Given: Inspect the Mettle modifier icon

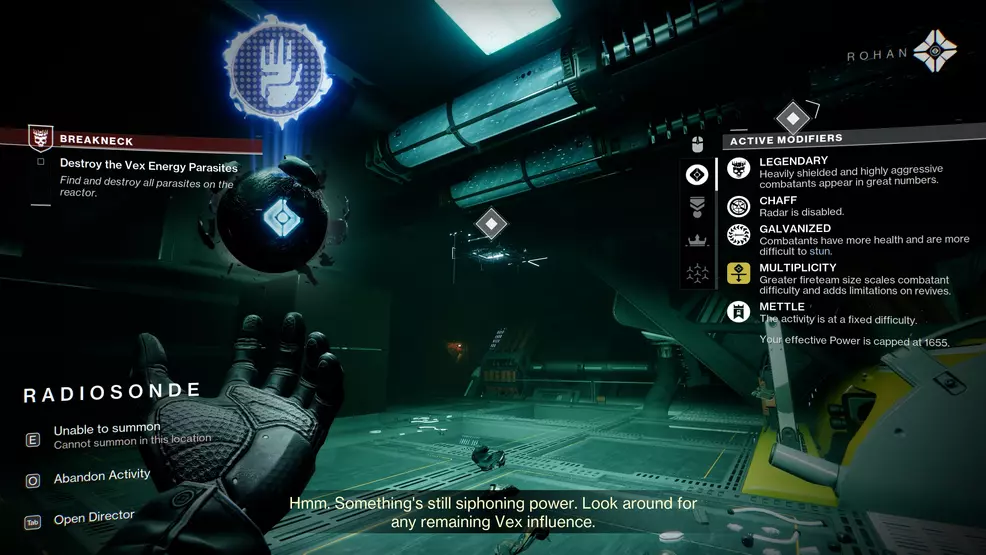Looking at the screenshot, I should [739, 311].
